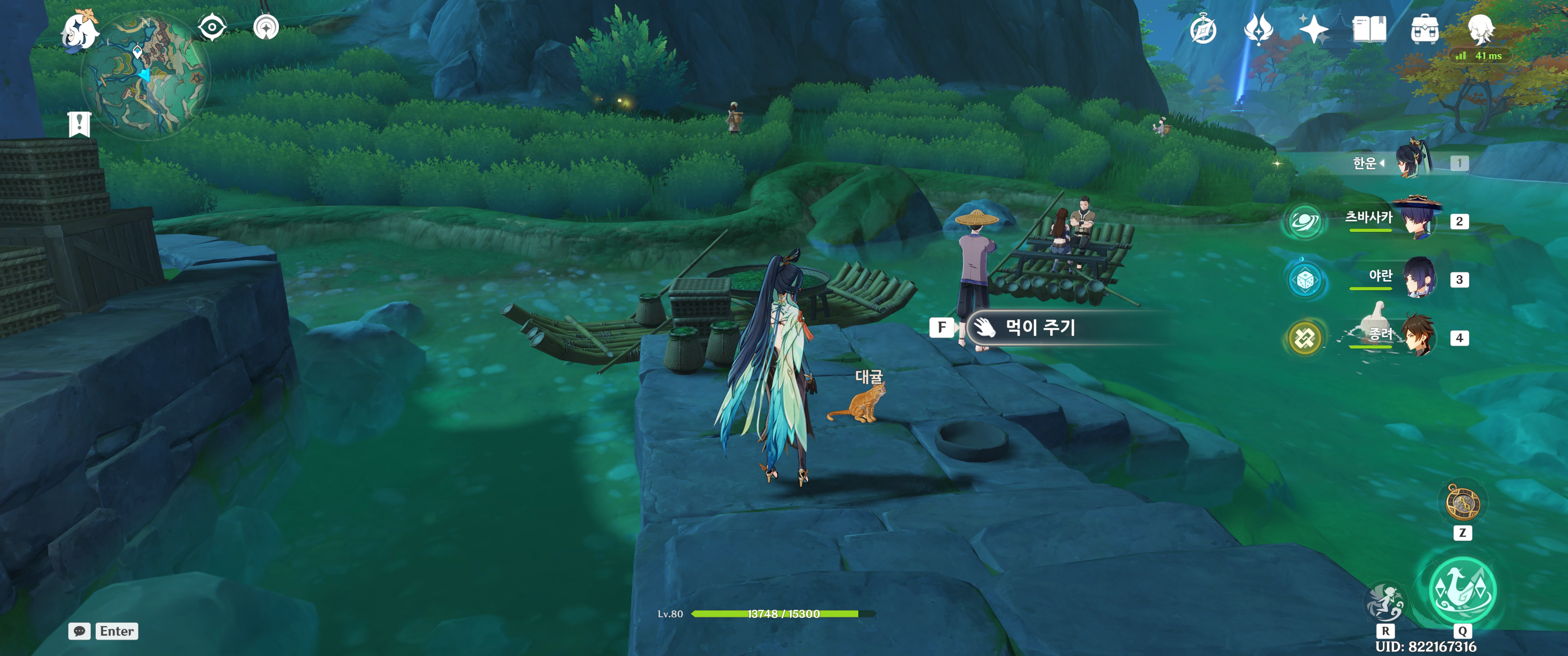Open the chat speech bubble
This screenshot has width=1568, height=656.
click(x=80, y=631)
